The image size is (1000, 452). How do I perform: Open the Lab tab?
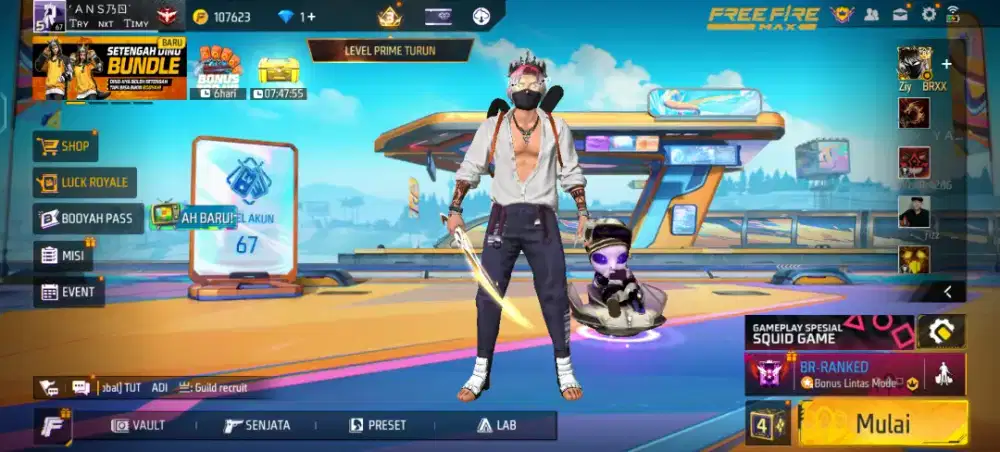[x=497, y=425]
